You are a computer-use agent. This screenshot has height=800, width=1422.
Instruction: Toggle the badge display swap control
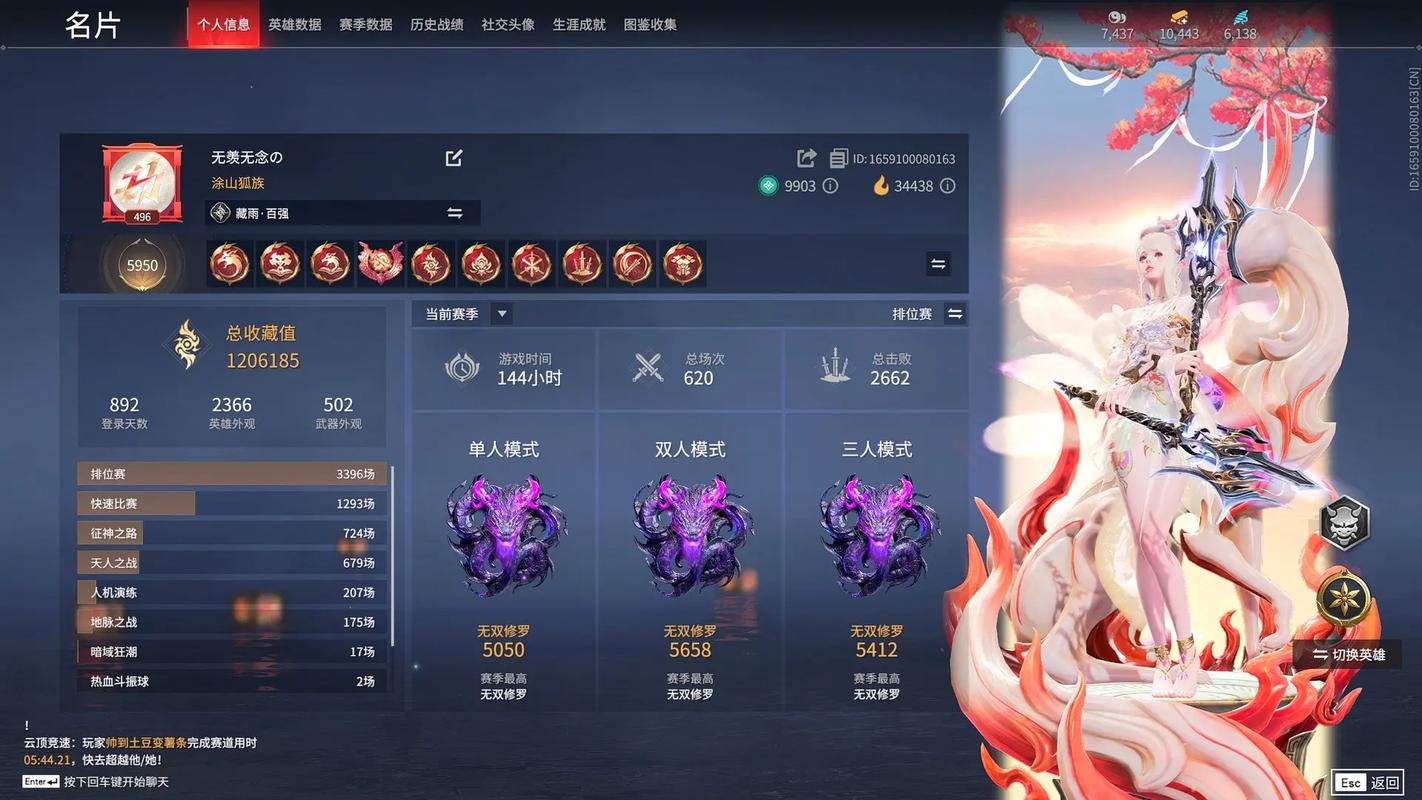click(938, 263)
